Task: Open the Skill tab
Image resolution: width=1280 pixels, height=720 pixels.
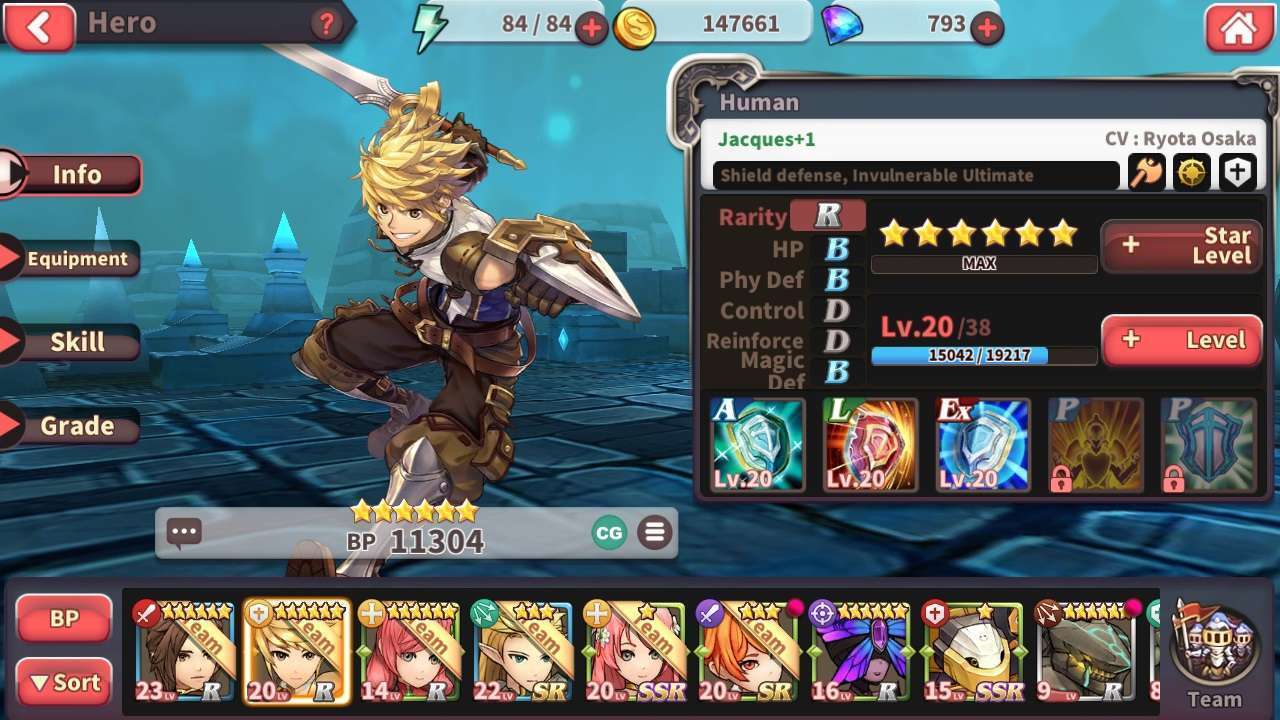Action: tap(76, 342)
